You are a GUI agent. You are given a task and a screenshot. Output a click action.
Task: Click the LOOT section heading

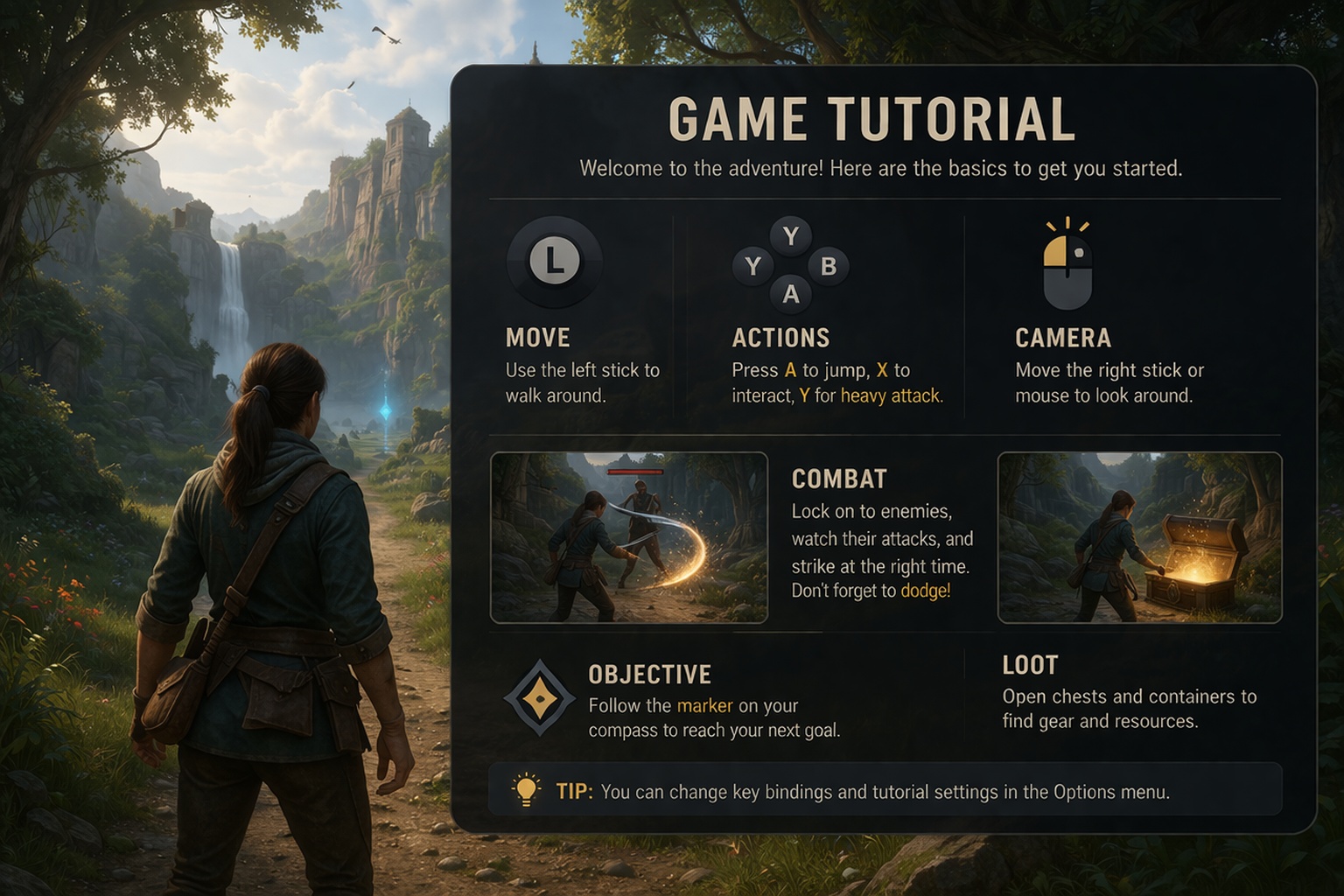pyautogui.click(x=1030, y=665)
